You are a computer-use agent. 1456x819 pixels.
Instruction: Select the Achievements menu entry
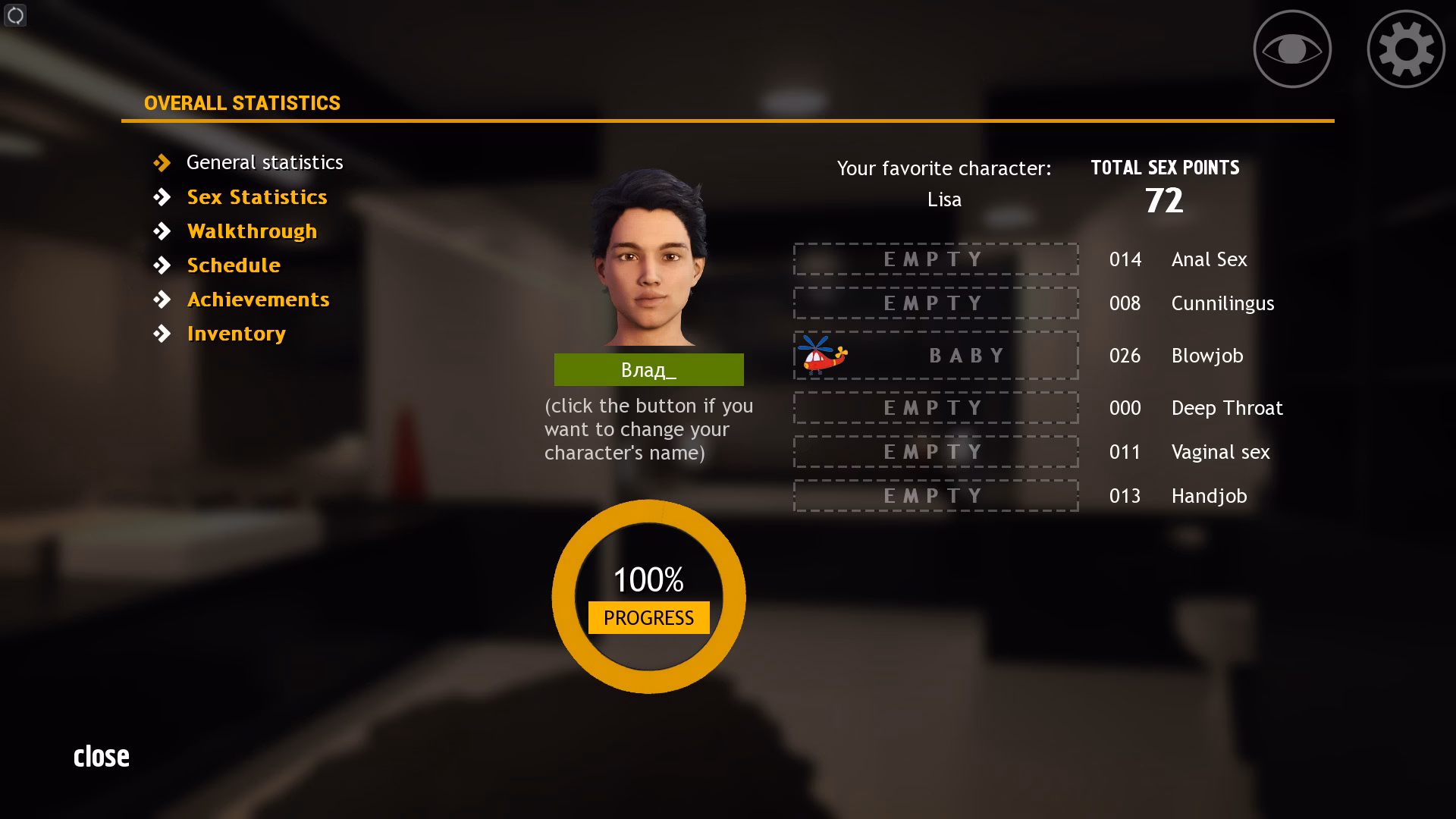coord(258,299)
